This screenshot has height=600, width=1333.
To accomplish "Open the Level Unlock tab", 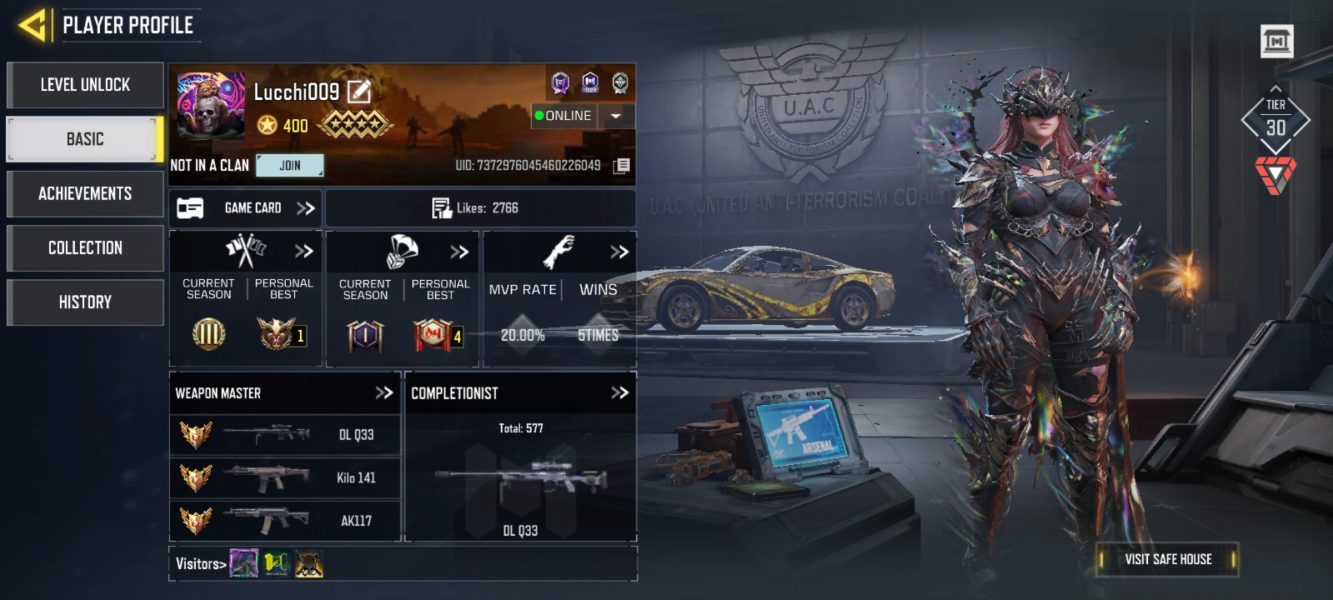I will (85, 85).
